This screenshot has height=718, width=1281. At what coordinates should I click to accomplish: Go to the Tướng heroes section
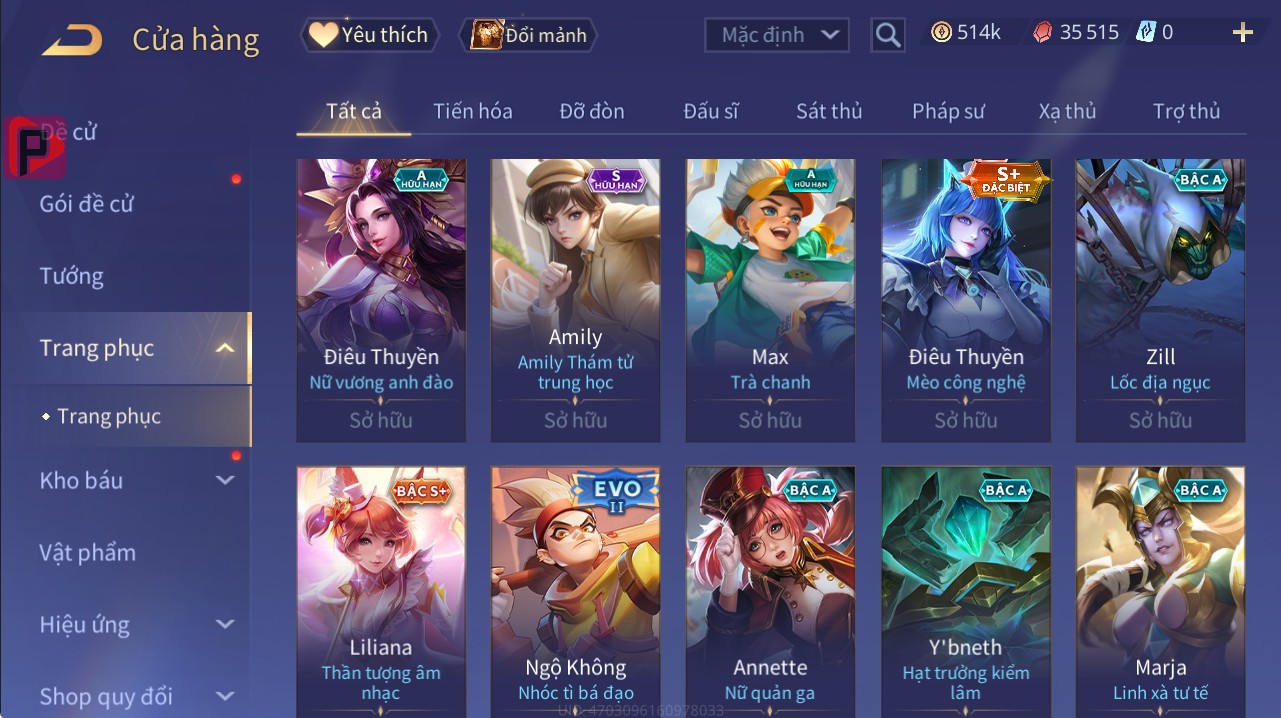72,276
